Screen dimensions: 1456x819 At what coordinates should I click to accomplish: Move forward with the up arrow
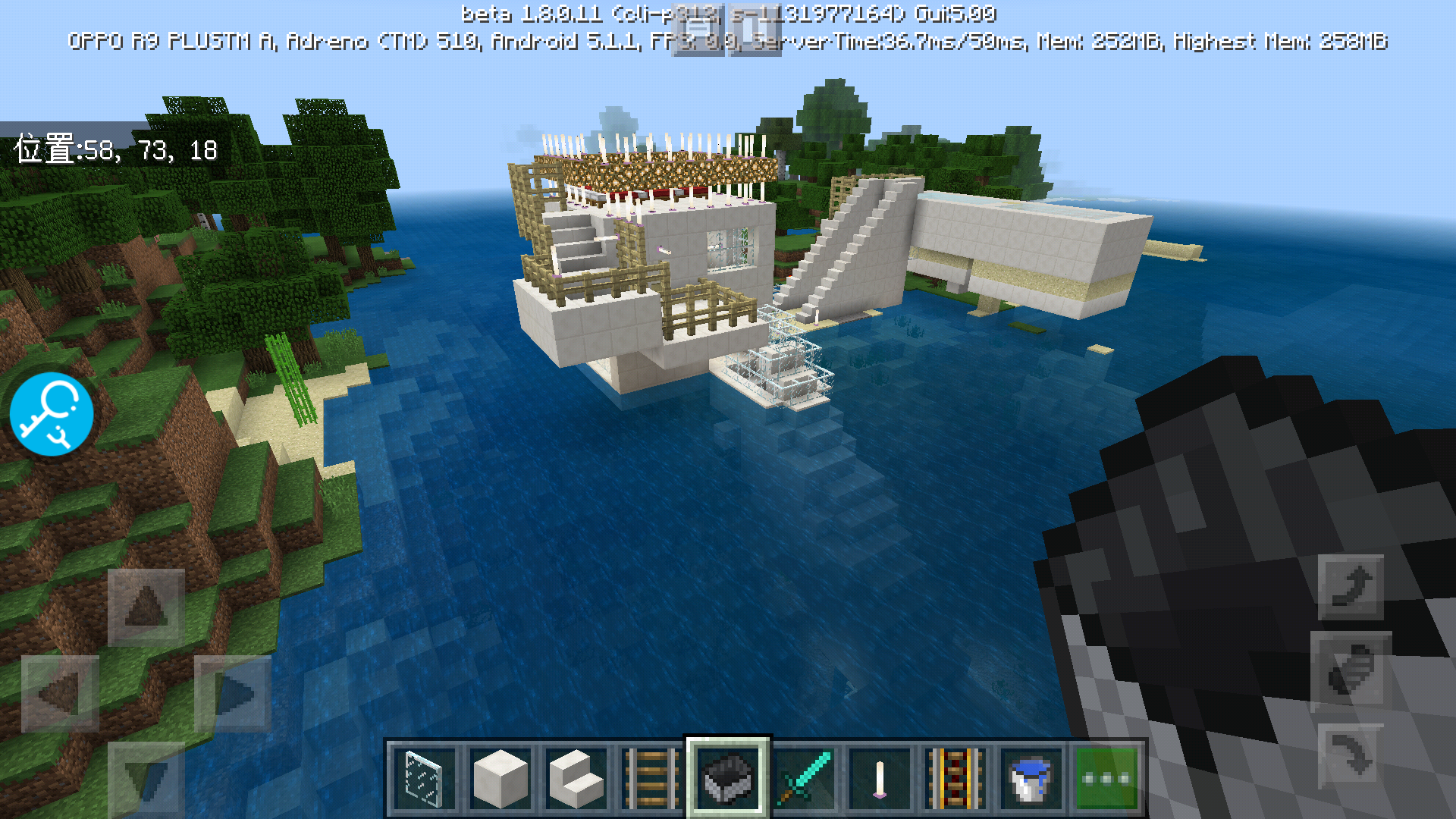click(146, 607)
